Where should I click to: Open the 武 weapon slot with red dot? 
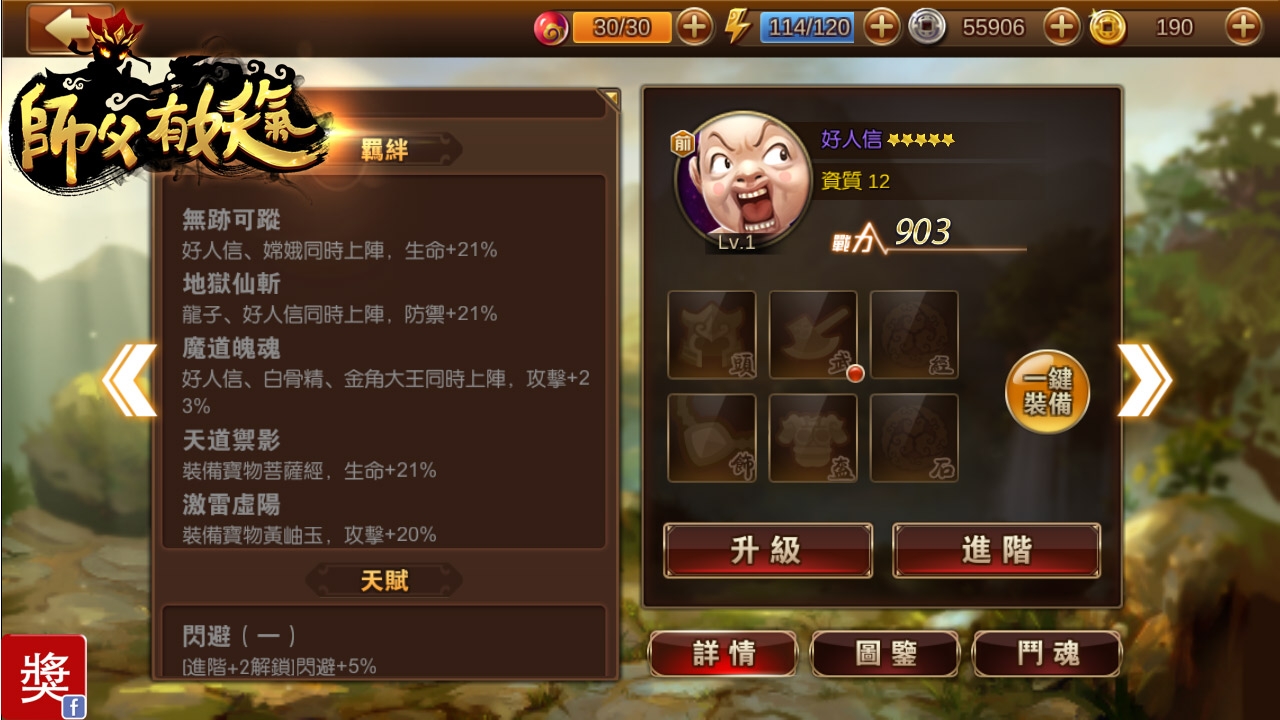[812, 337]
